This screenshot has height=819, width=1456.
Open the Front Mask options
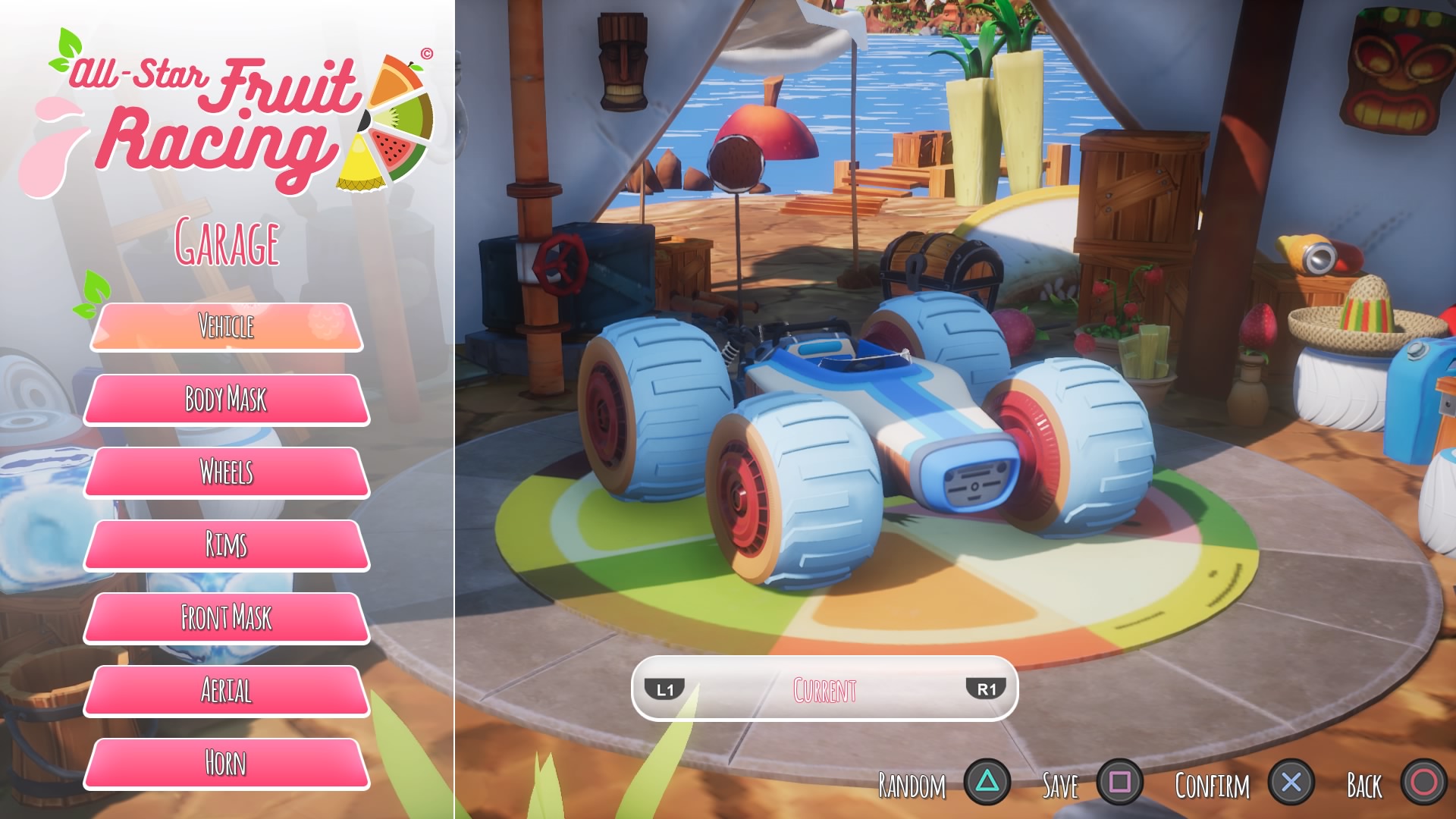pyautogui.click(x=226, y=617)
